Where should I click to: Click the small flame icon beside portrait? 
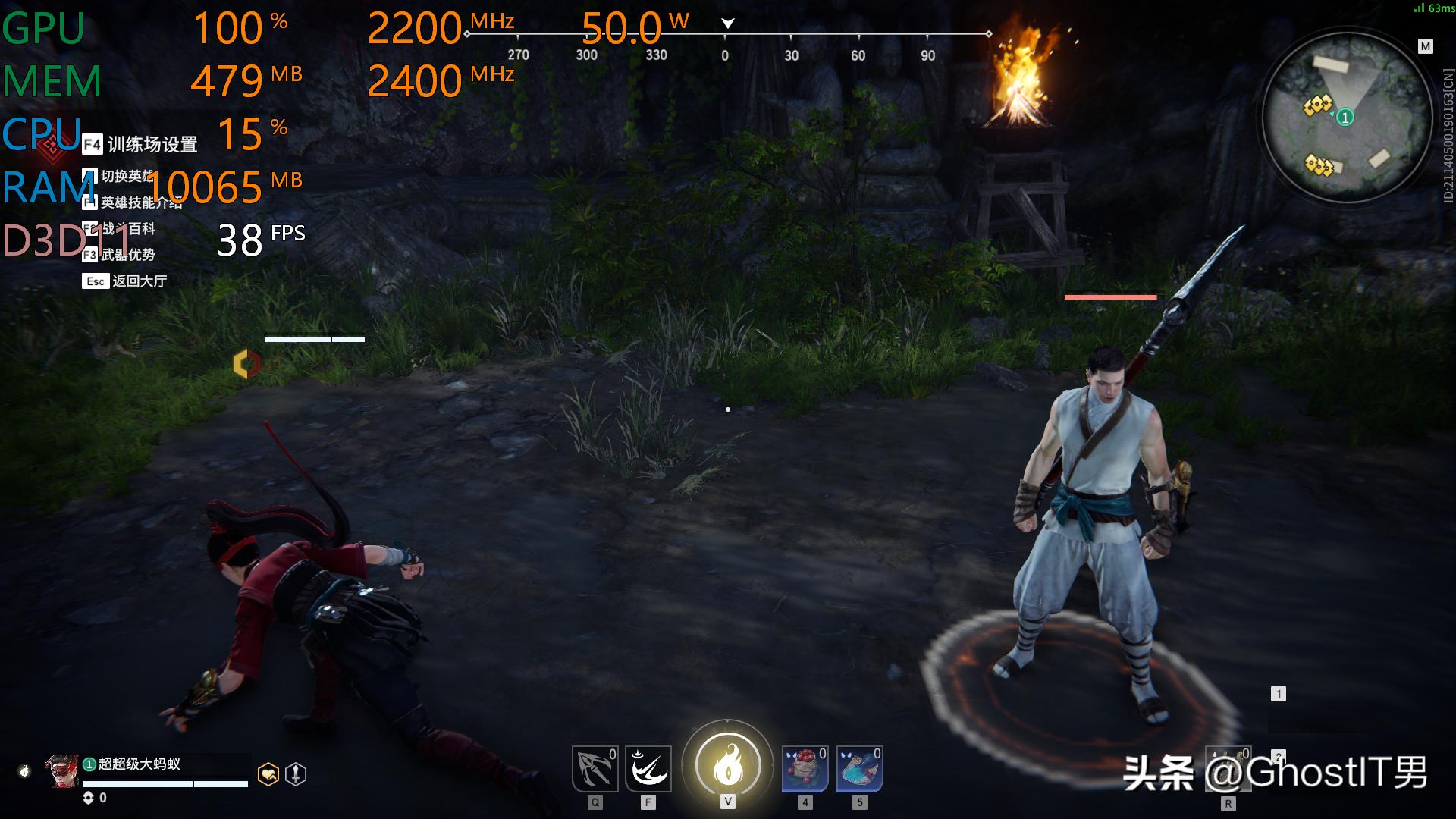point(24,771)
